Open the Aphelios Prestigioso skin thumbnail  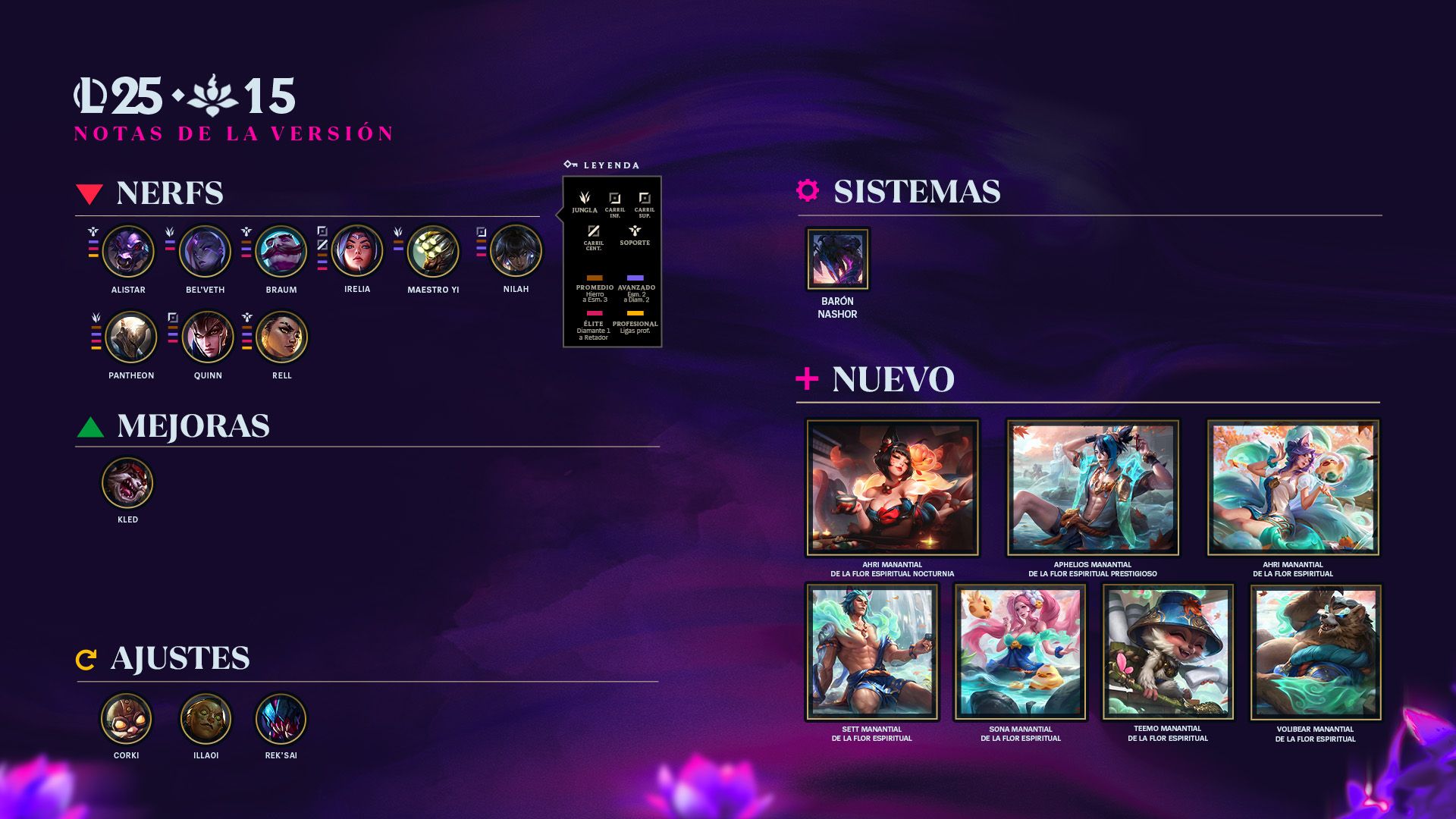1093,488
